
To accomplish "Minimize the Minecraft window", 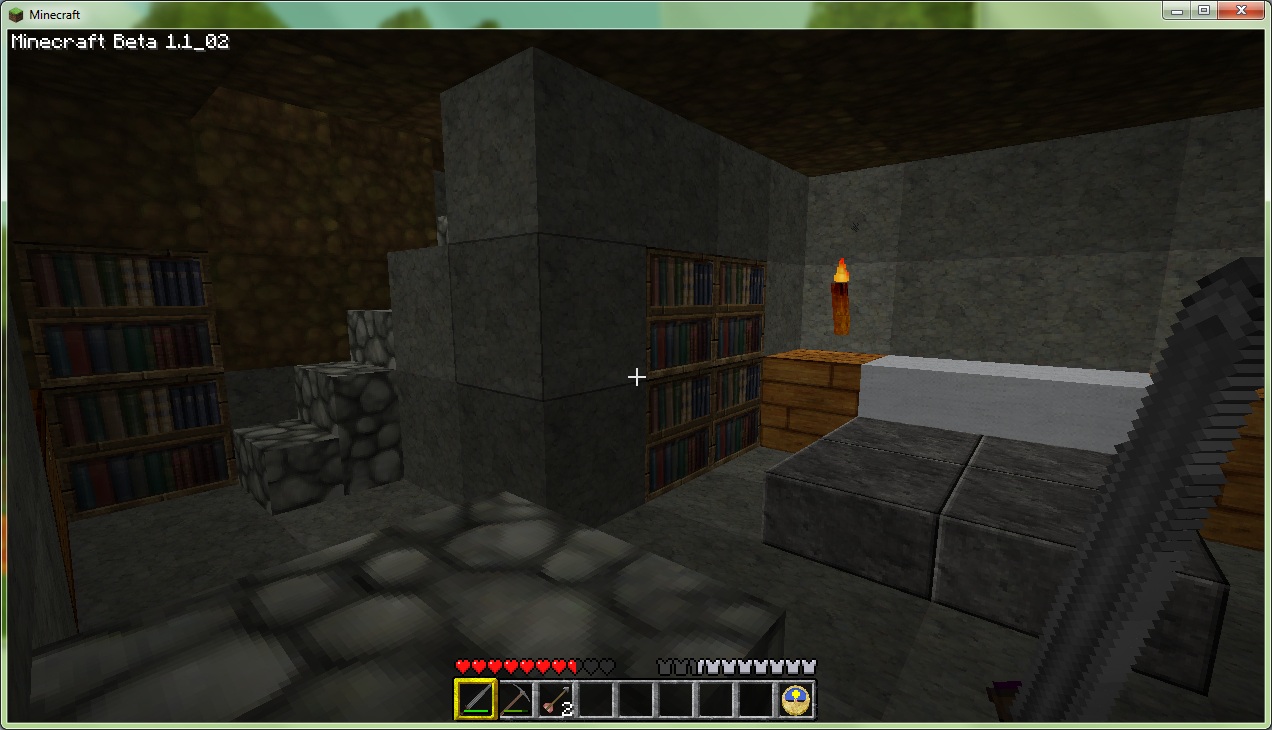I will (x=1177, y=10).
